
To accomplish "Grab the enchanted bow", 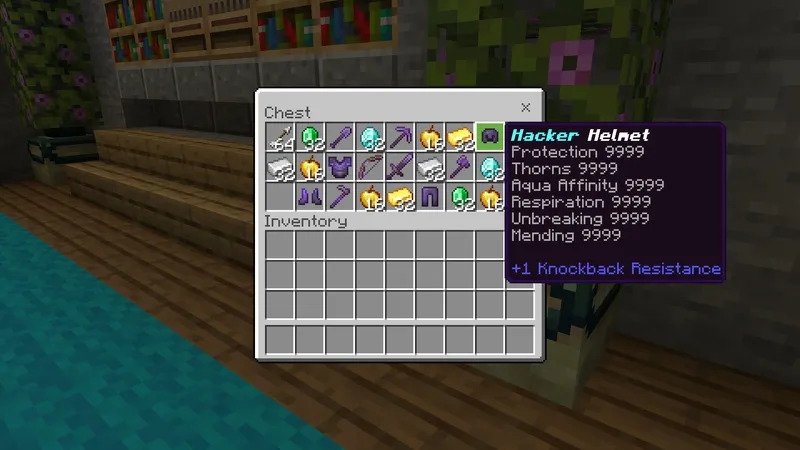I will click(371, 166).
